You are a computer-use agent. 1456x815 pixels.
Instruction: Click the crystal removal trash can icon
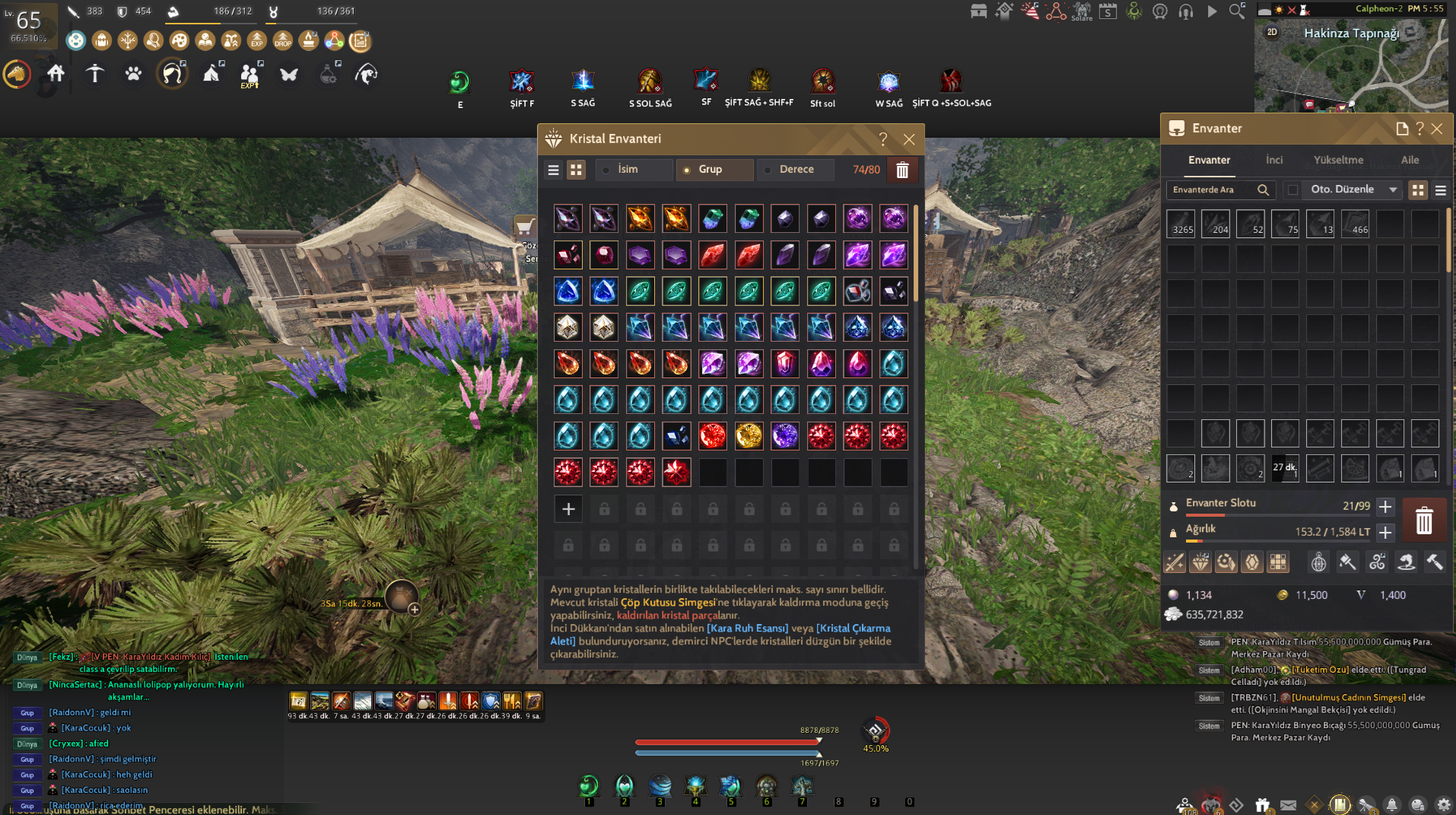tap(902, 170)
